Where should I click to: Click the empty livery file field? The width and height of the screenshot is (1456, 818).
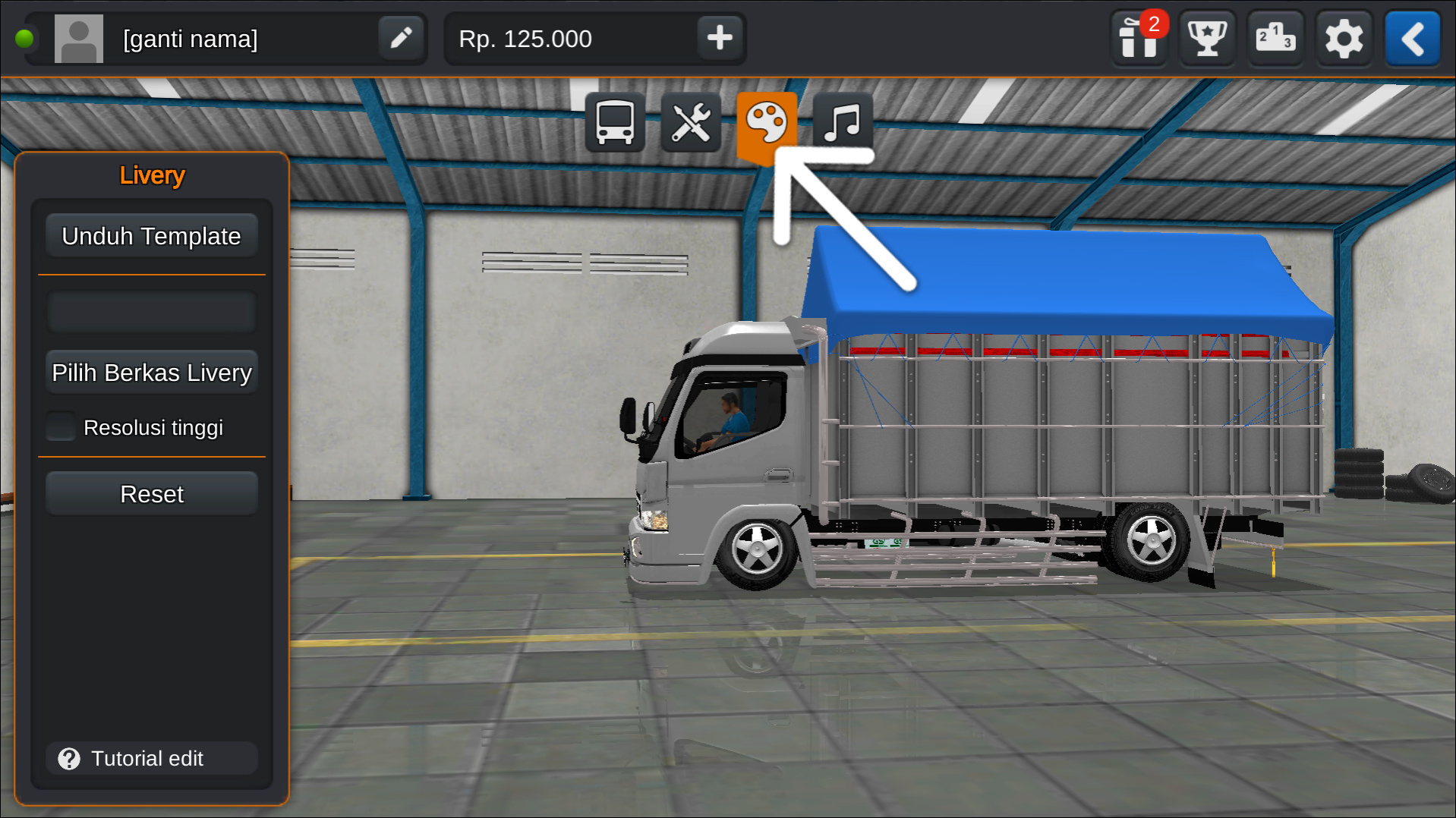pyautogui.click(x=151, y=311)
